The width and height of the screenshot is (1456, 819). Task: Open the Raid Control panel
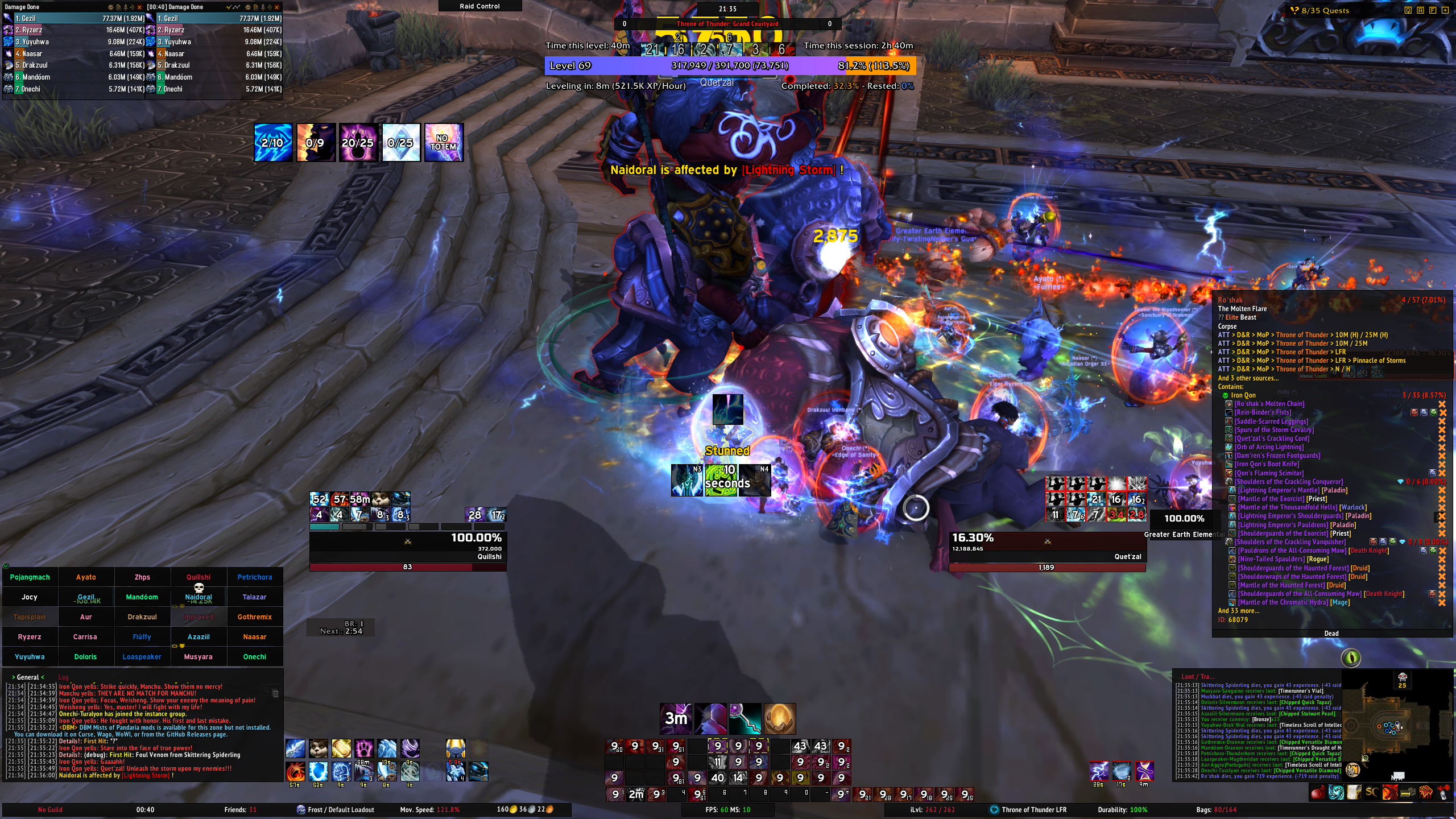[x=479, y=6]
